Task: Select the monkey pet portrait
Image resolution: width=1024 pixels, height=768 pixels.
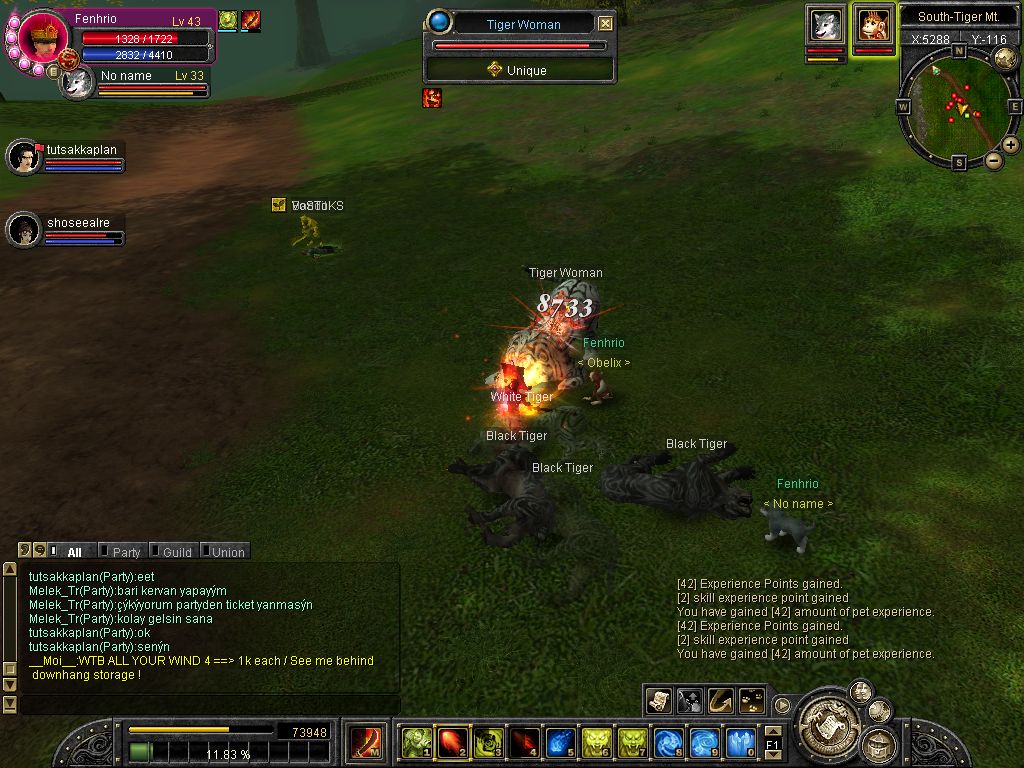Action: pyautogui.click(x=874, y=25)
